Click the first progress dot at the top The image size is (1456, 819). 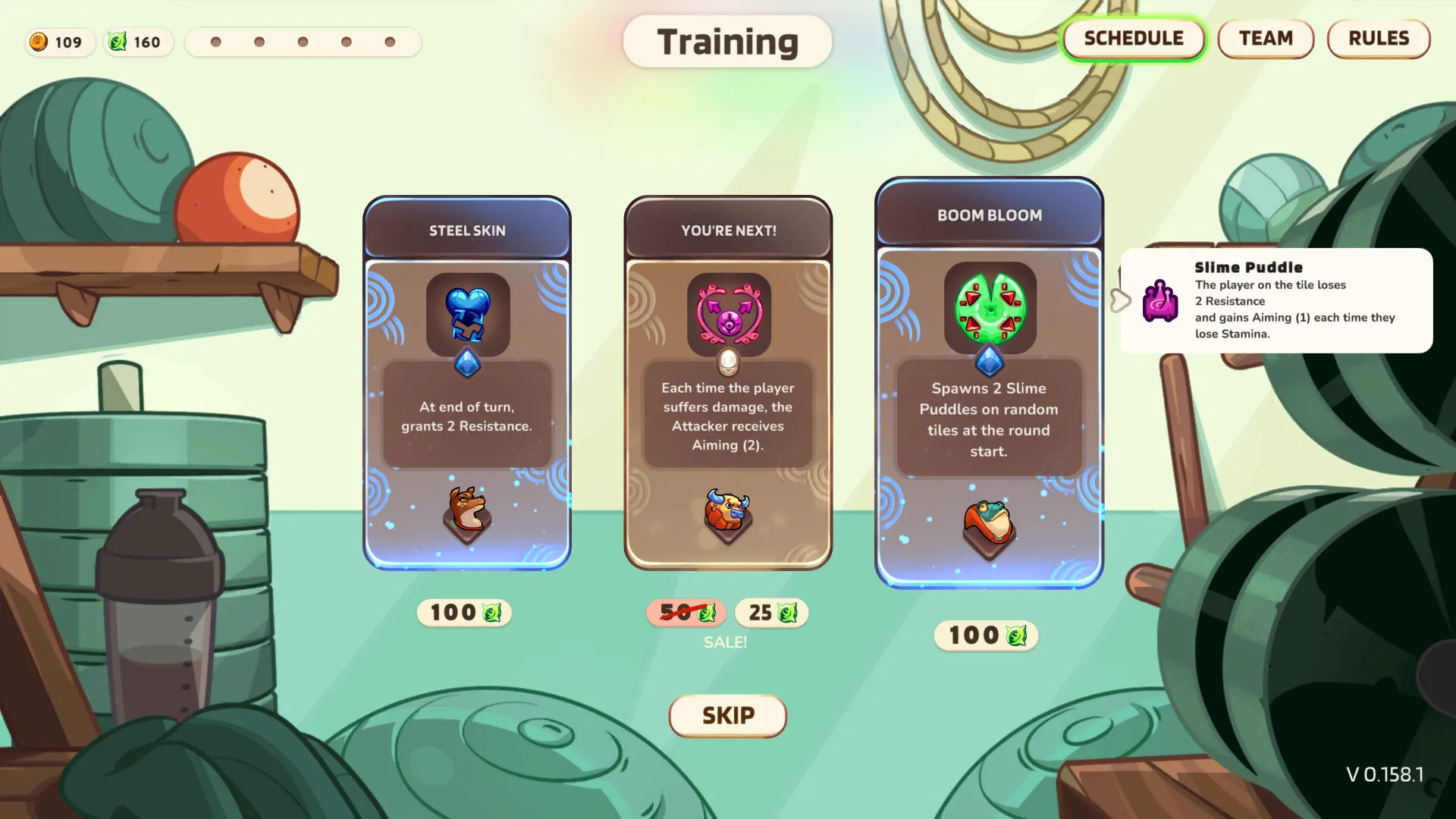point(216,42)
